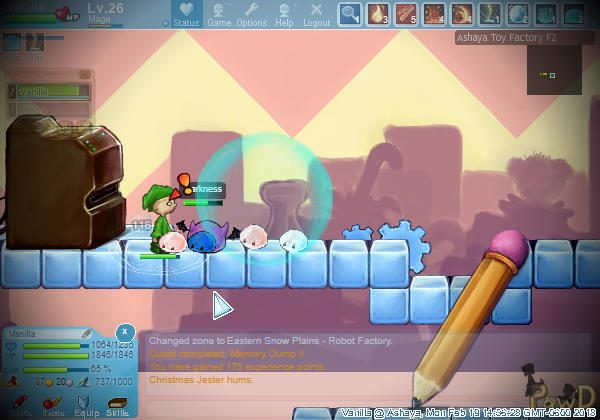The width and height of the screenshot is (600, 420).
Task: Open the Items bag
Action: click(x=54, y=402)
